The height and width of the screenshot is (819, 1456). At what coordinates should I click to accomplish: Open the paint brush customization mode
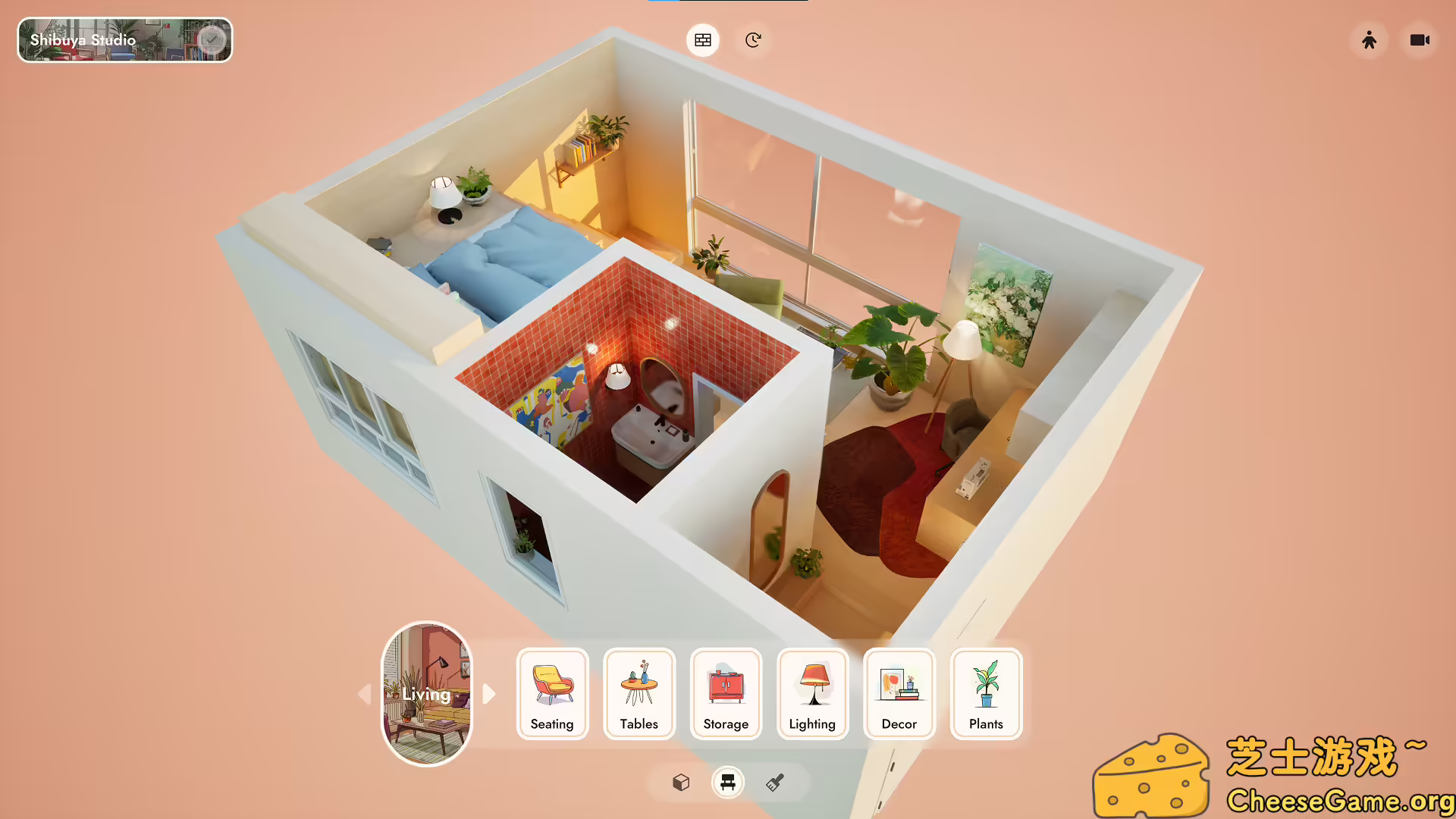coord(774,782)
